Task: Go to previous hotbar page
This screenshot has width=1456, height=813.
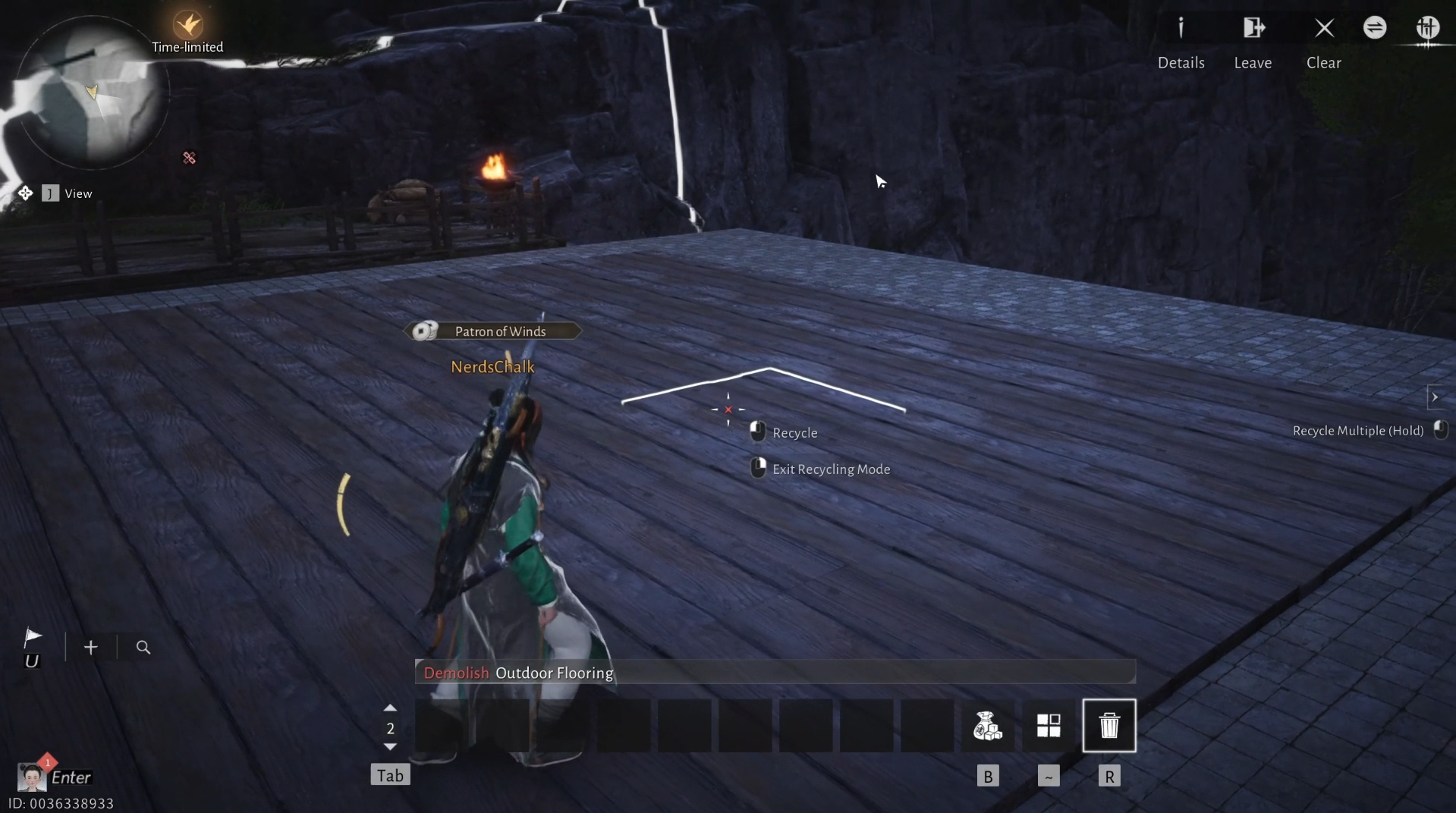Action: [390, 708]
